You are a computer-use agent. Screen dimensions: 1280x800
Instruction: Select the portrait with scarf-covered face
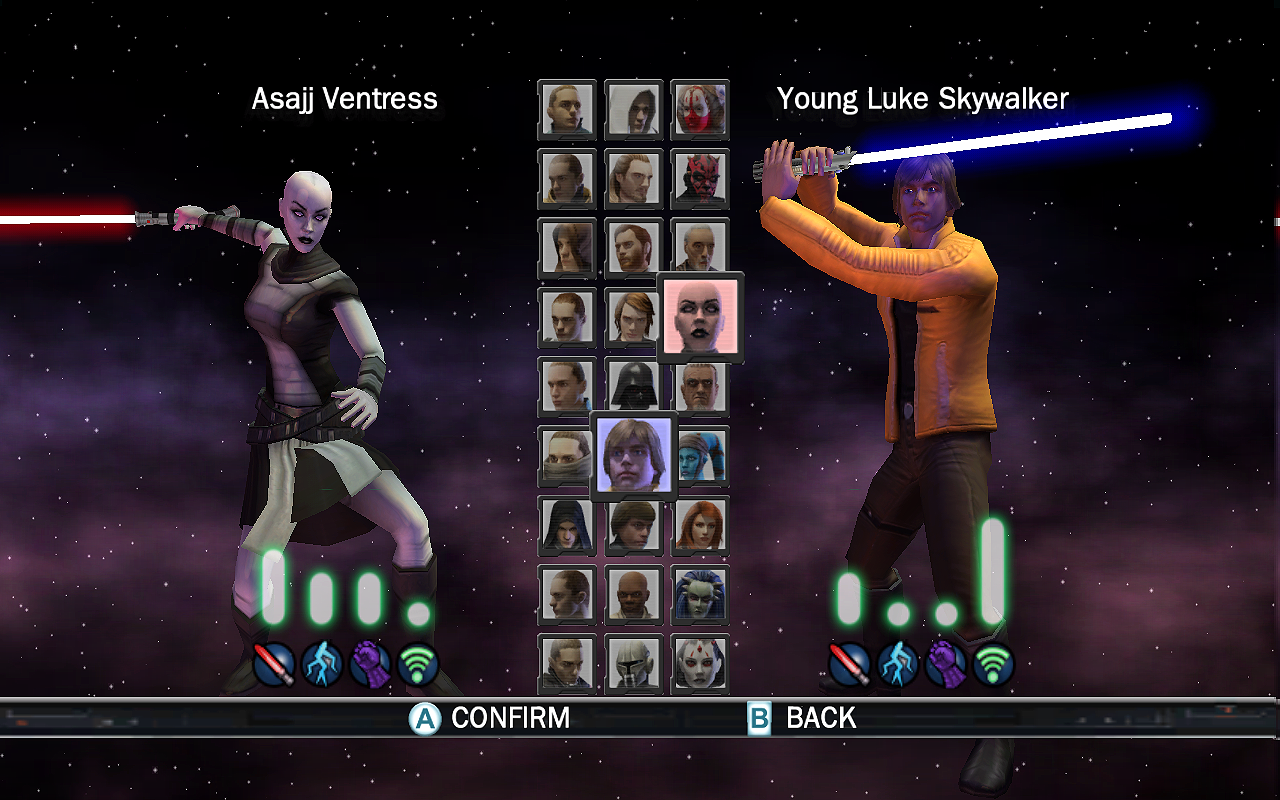[x=565, y=456]
